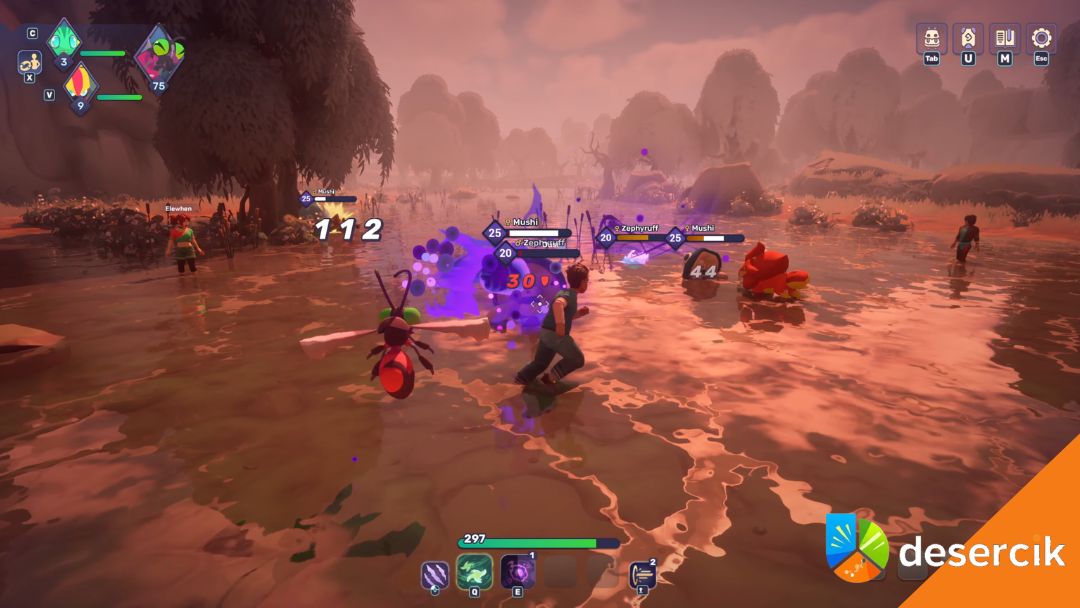The width and height of the screenshot is (1080, 608).
Task: Select the red-yellow level 9 party creature portrait
Action: tap(80, 86)
